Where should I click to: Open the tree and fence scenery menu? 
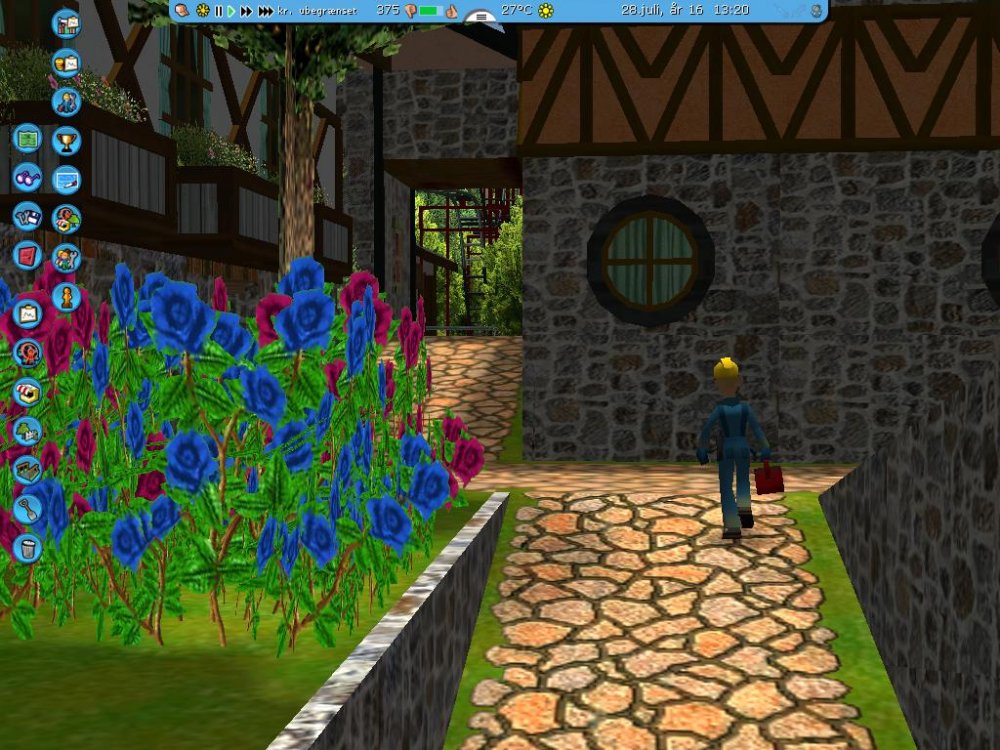27,430
